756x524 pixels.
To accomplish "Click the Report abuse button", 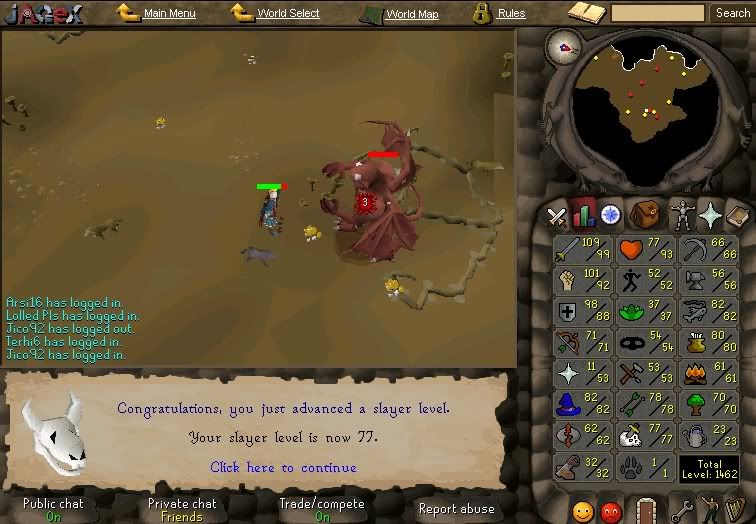I will click(456, 509).
